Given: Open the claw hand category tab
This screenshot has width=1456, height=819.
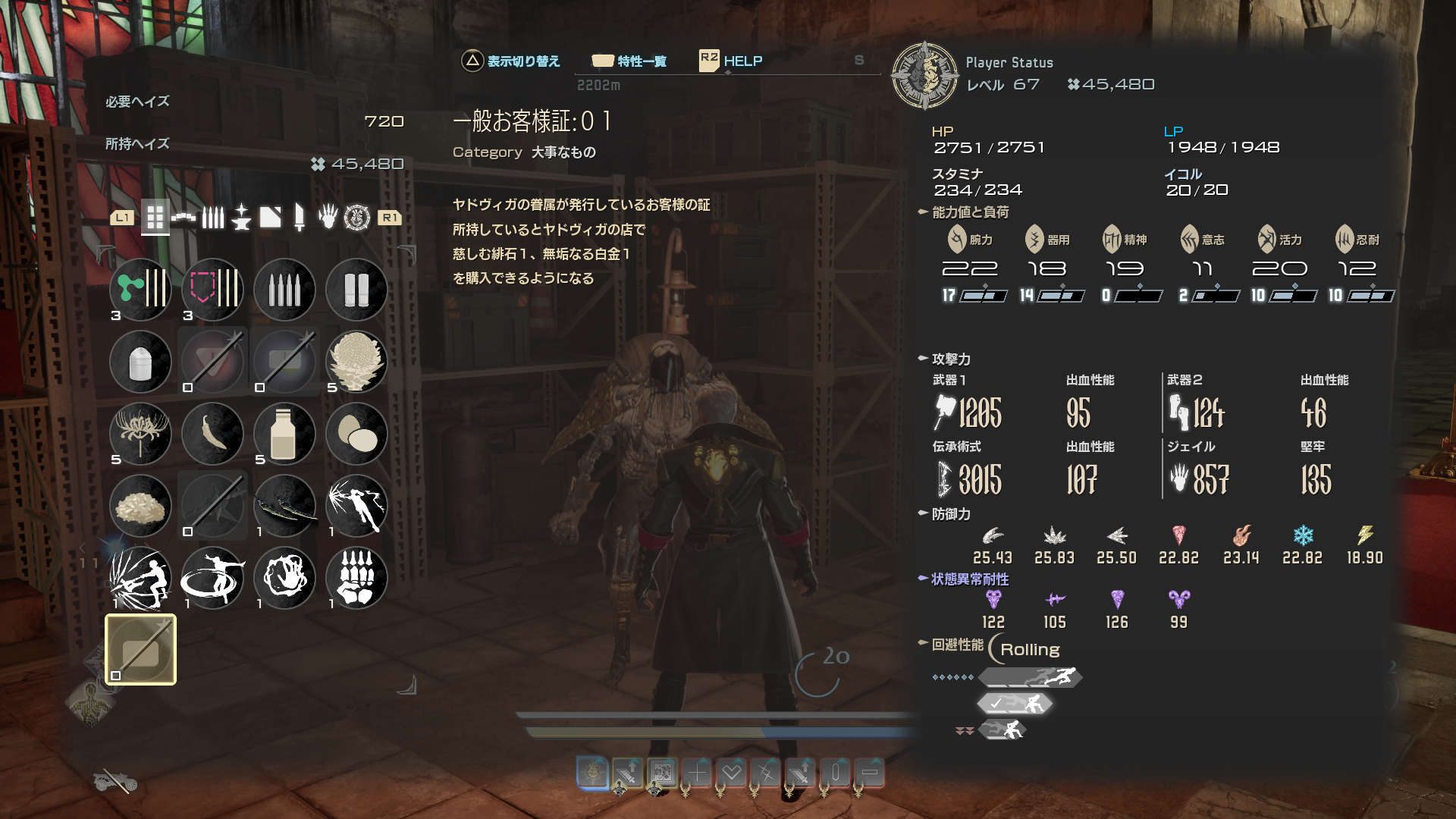Looking at the screenshot, I should coord(328,218).
